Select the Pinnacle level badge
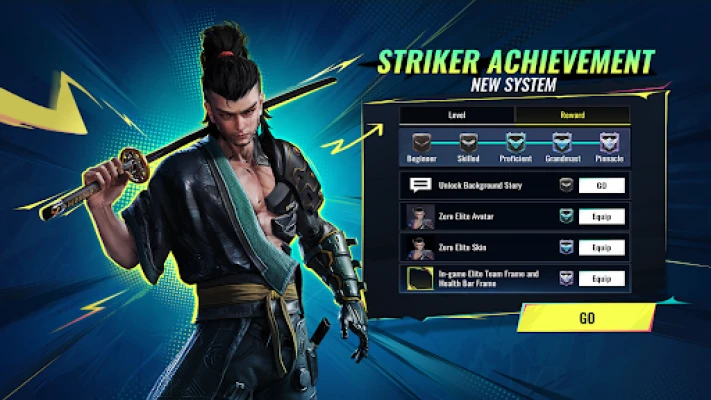Screen dimensions: 711x400 609,144
